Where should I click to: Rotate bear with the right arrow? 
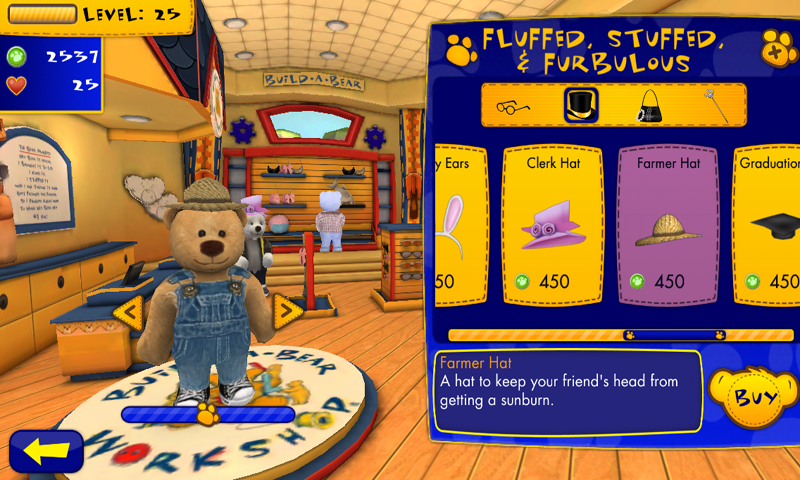[x=287, y=312]
